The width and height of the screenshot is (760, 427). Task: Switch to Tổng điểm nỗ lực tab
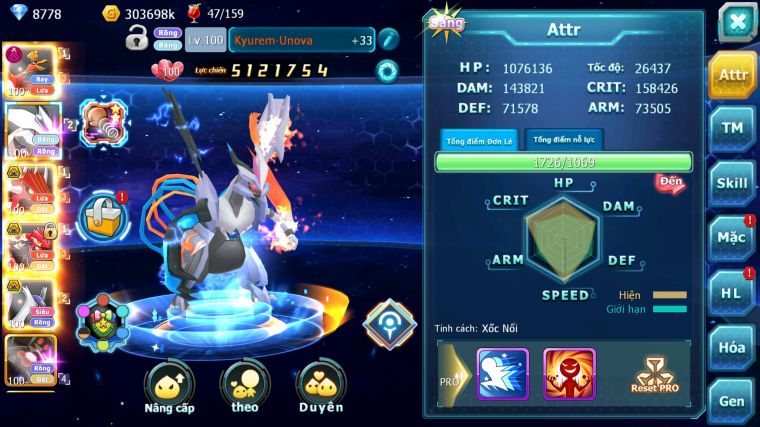(565, 140)
